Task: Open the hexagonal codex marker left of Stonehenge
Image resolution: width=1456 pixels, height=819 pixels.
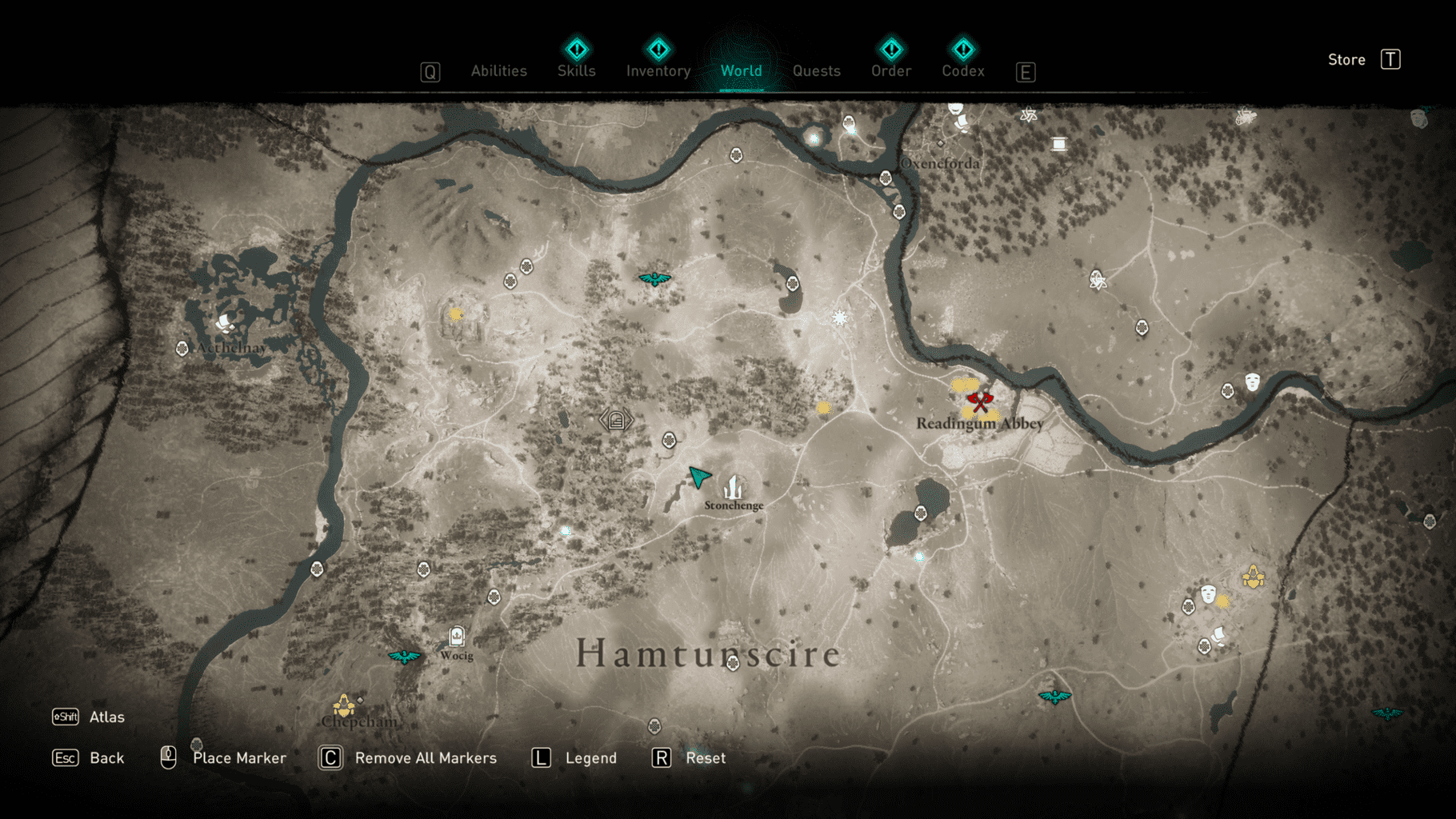Action: [616, 419]
